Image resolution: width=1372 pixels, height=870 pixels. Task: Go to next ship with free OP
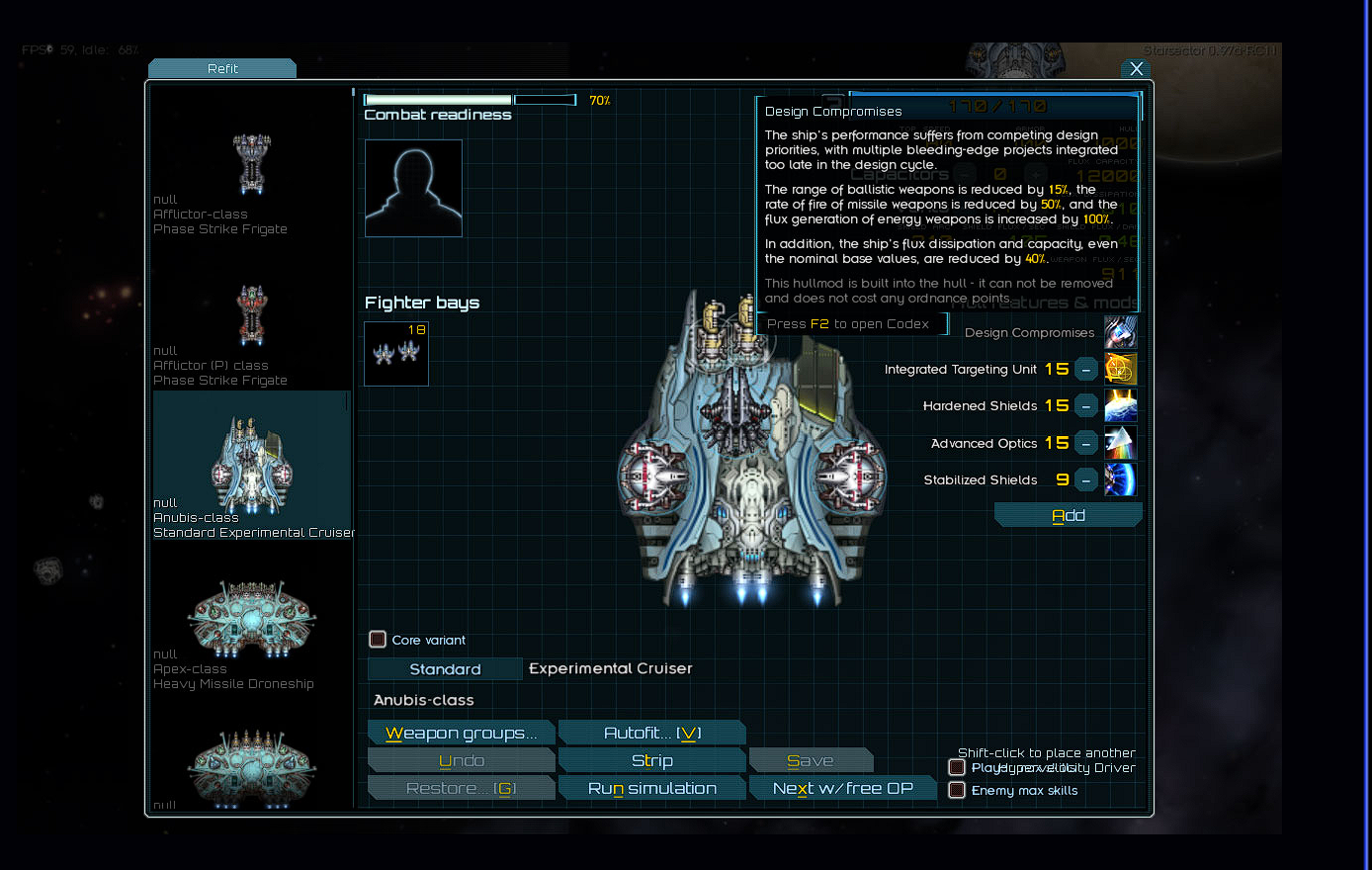(x=842, y=788)
